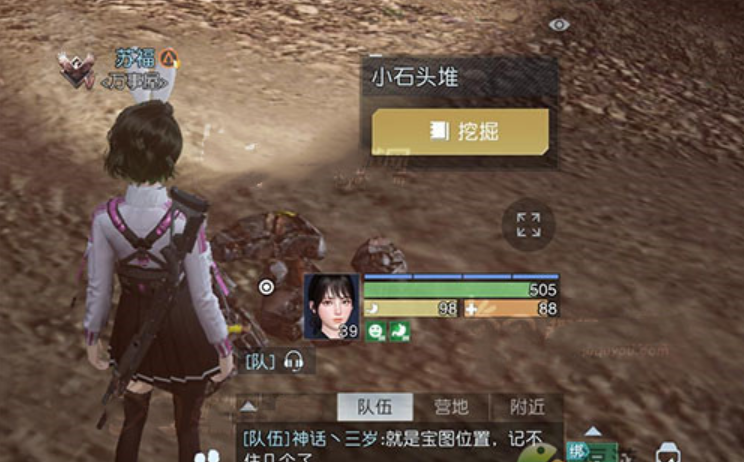This screenshot has width=744, height=462.
Task: Switch to the 附近 chat tab
Action: 526,407
